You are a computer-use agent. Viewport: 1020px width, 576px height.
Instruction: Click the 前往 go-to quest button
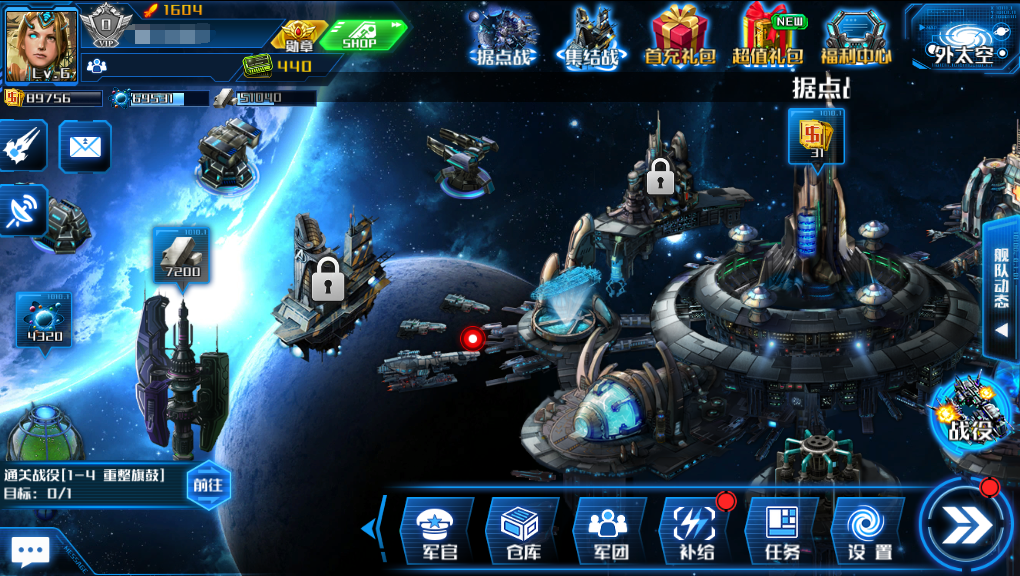pyautogui.click(x=208, y=485)
